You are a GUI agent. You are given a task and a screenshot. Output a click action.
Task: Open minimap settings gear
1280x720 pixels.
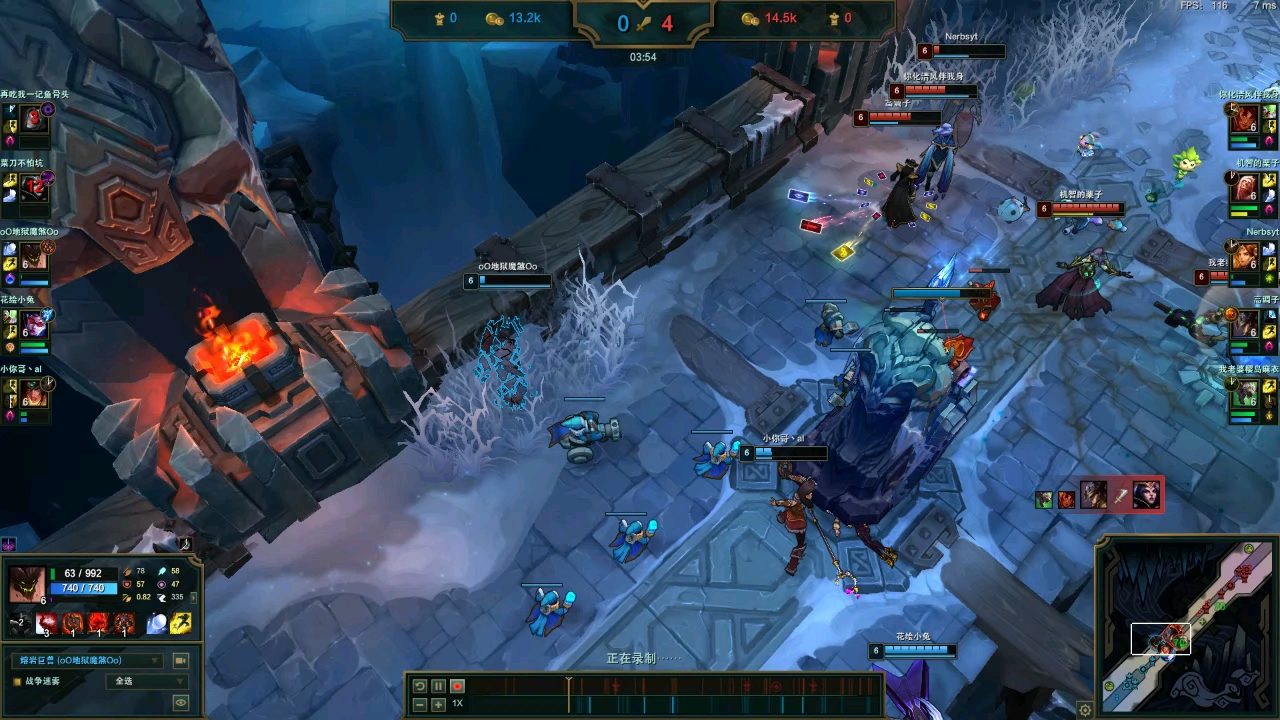click(x=1085, y=709)
